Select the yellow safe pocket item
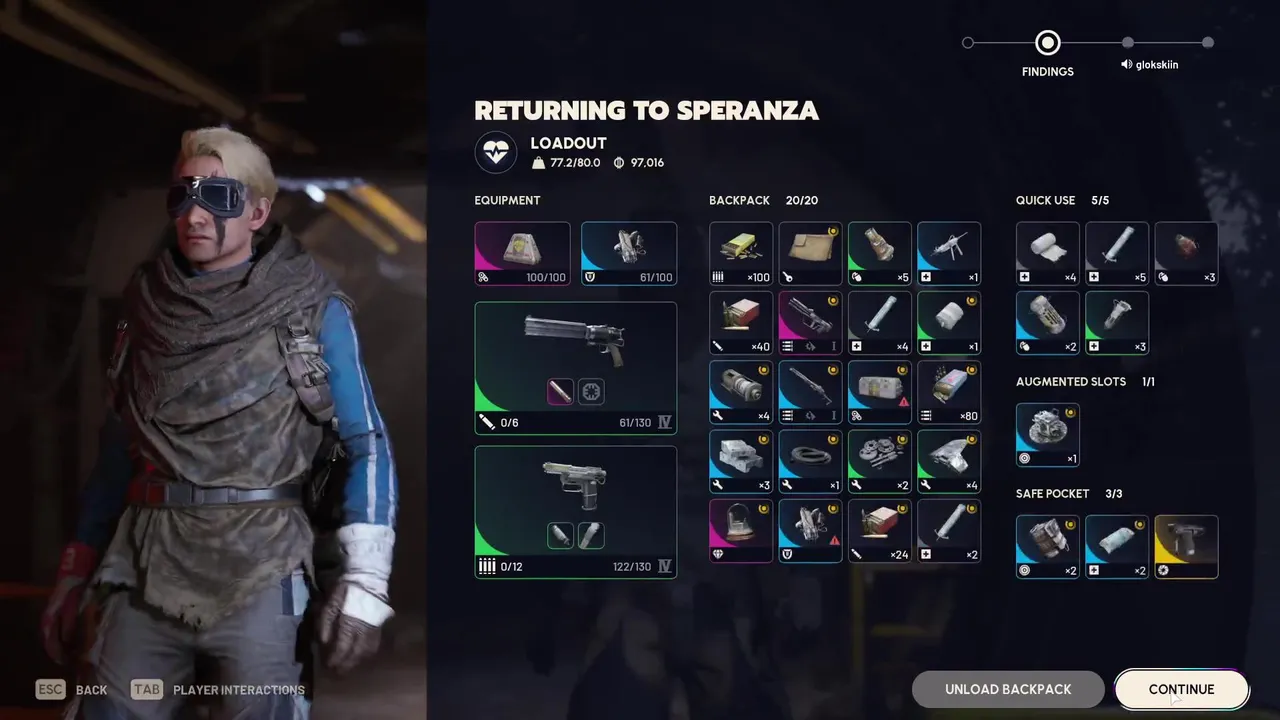The width and height of the screenshot is (1280, 720). 1186,546
